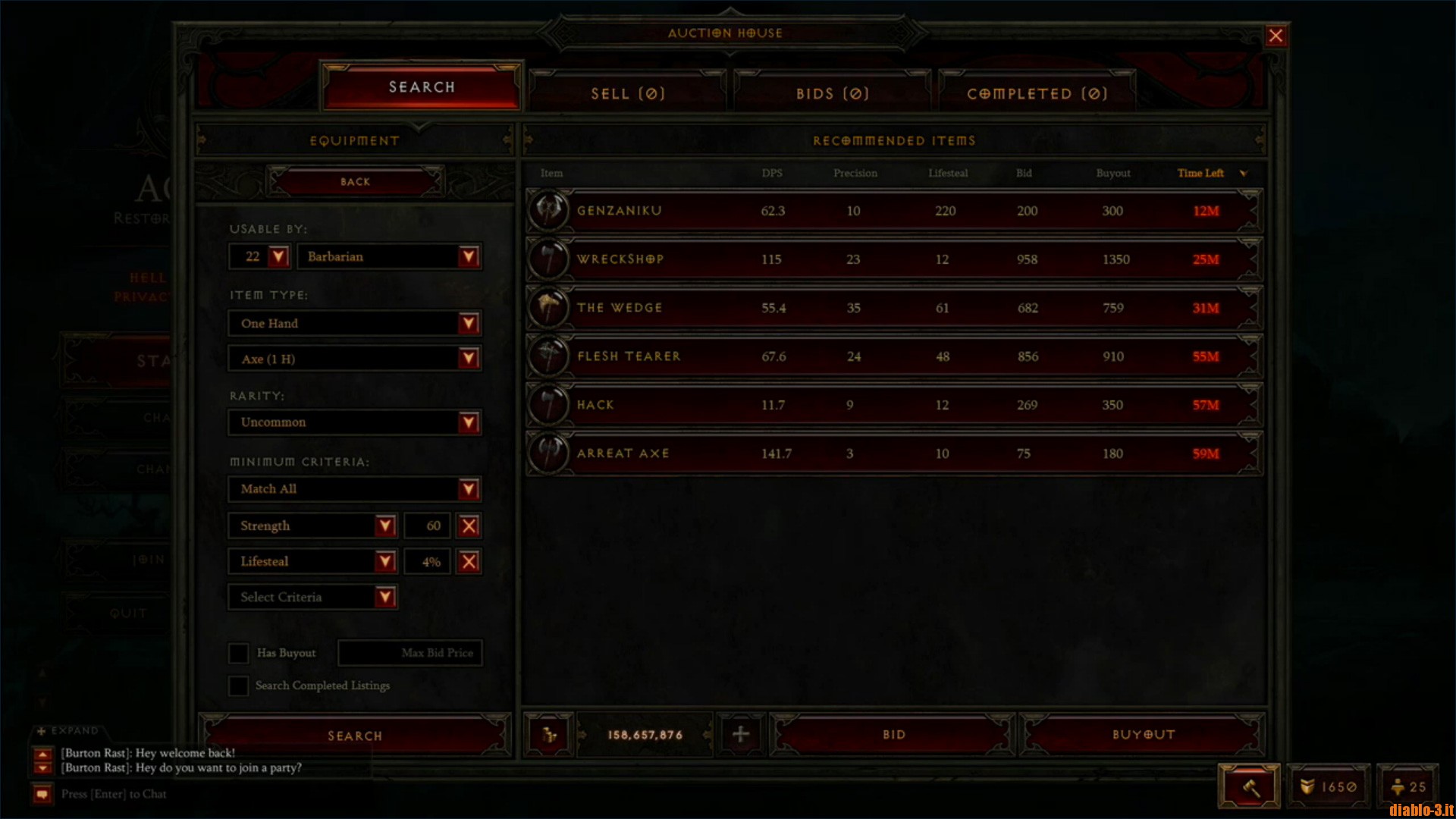The width and height of the screenshot is (1456, 819).
Task: Enable the Has Buyout checkbox
Action: point(239,653)
